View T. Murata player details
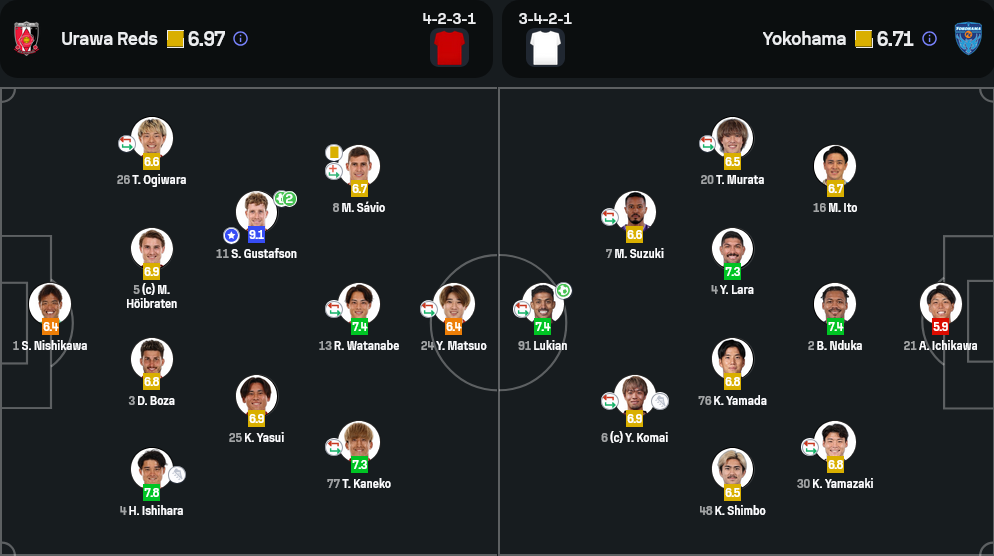This screenshot has width=994, height=556. [733, 139]
